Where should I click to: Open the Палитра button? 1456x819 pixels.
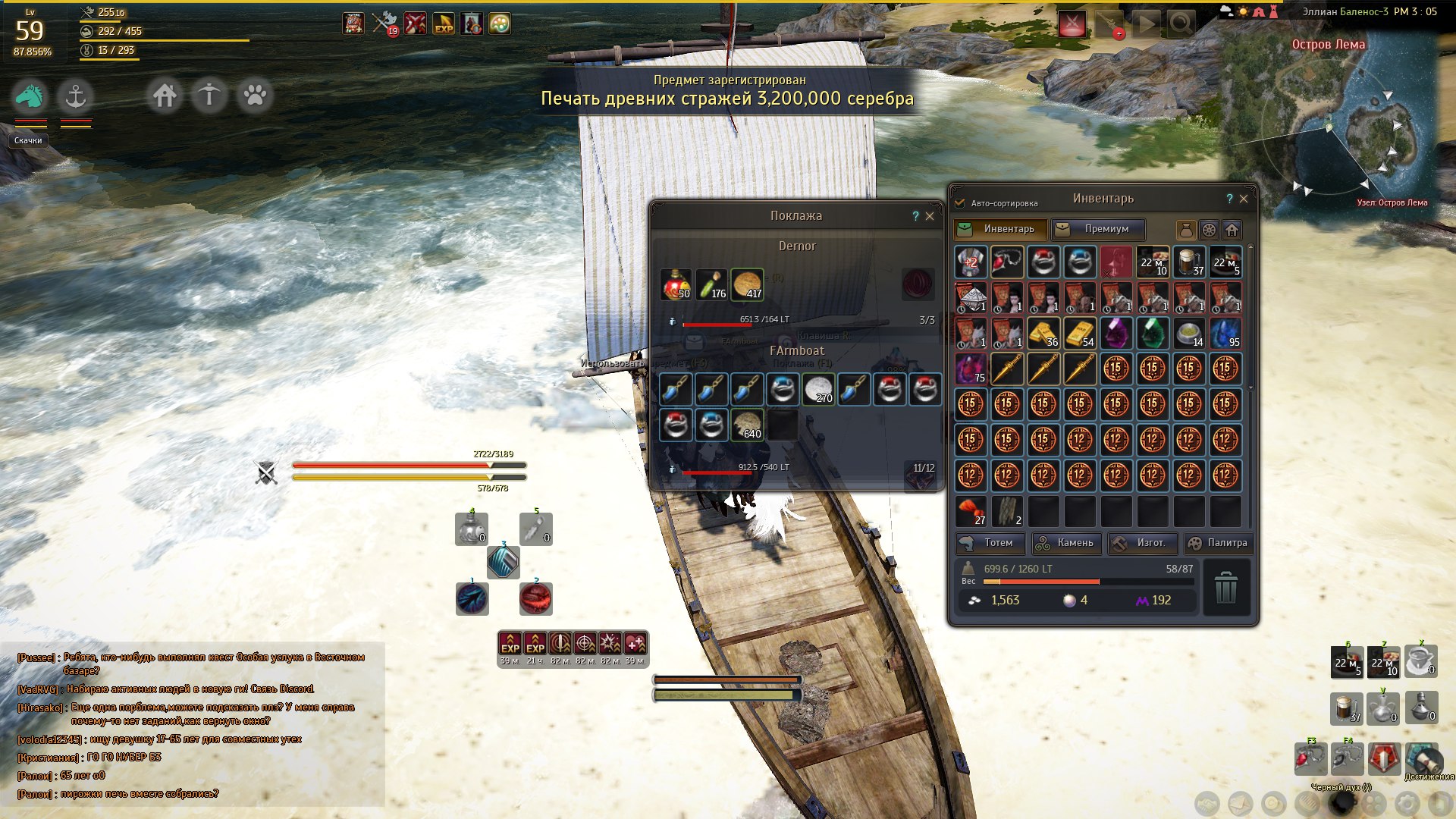click(x=1217, y=543)
